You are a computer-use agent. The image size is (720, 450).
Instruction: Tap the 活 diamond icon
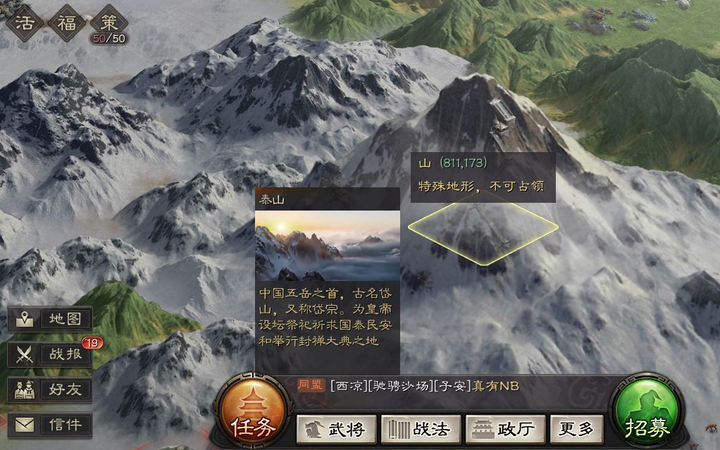point(23,21)
